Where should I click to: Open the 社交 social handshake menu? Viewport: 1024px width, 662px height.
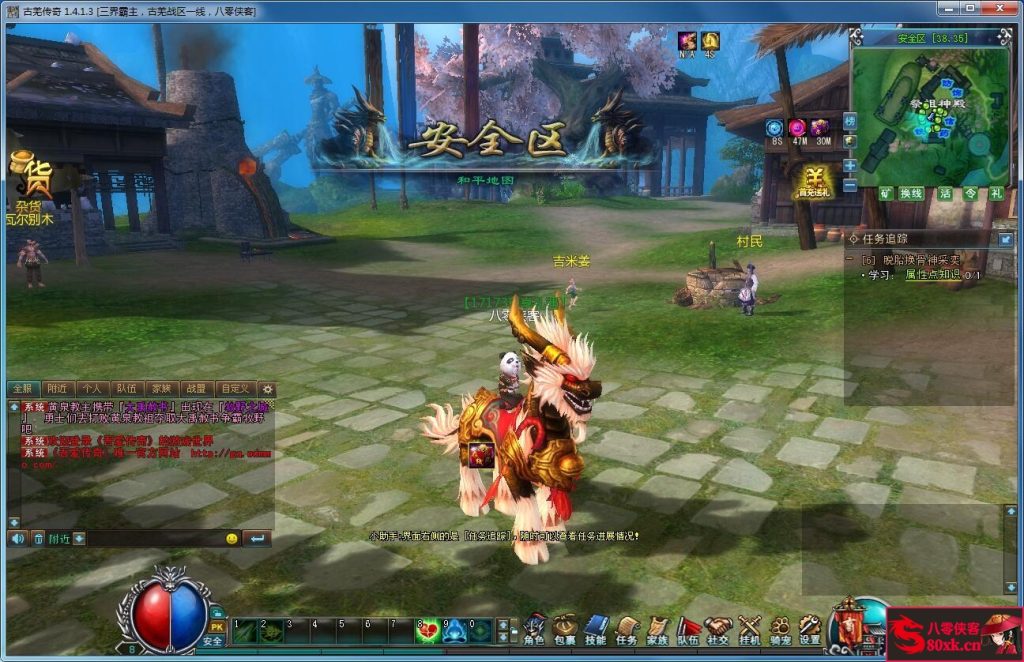click(x=718, y=628)
